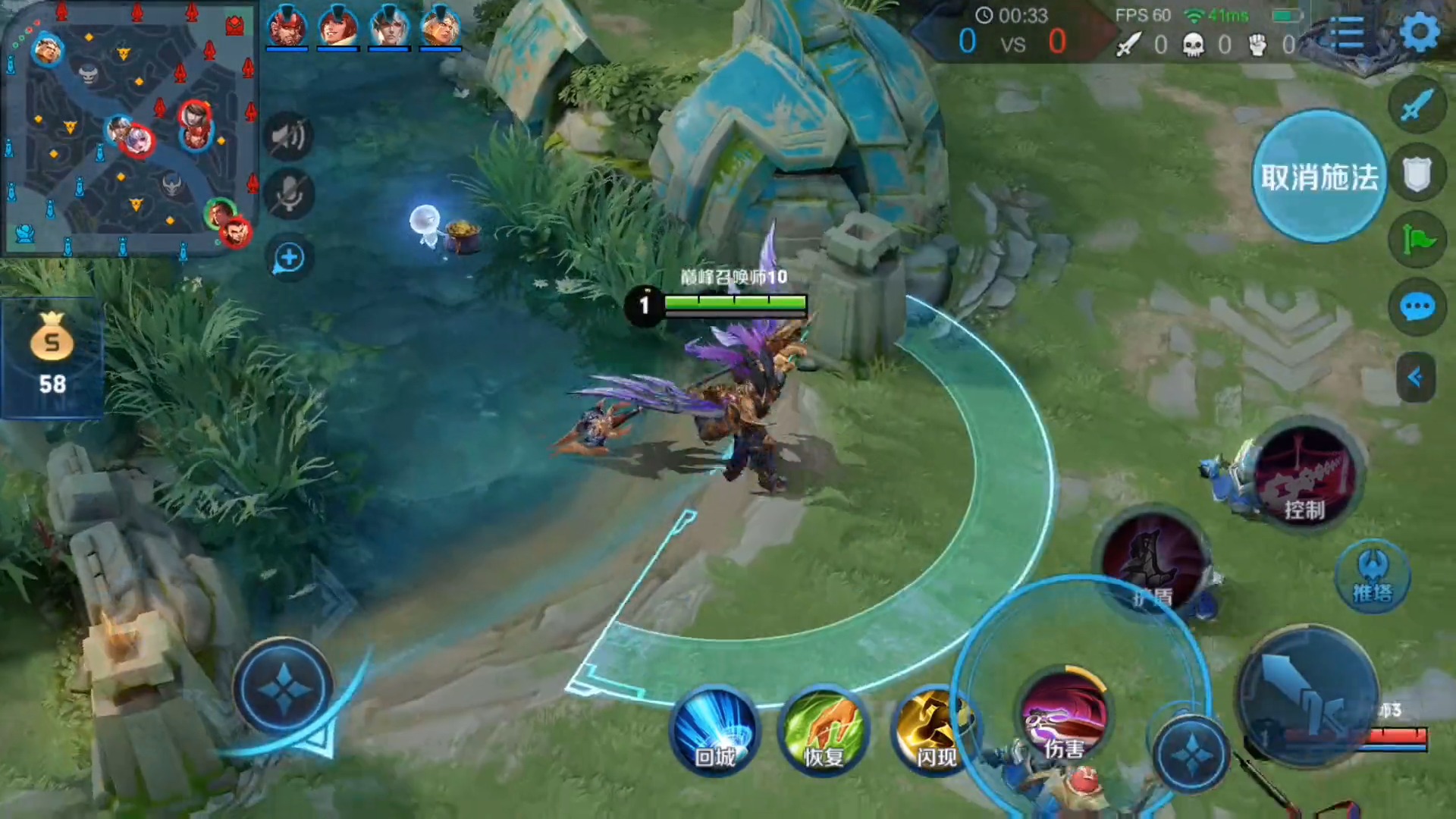Toggle the speaker sound button

[288, 137]
